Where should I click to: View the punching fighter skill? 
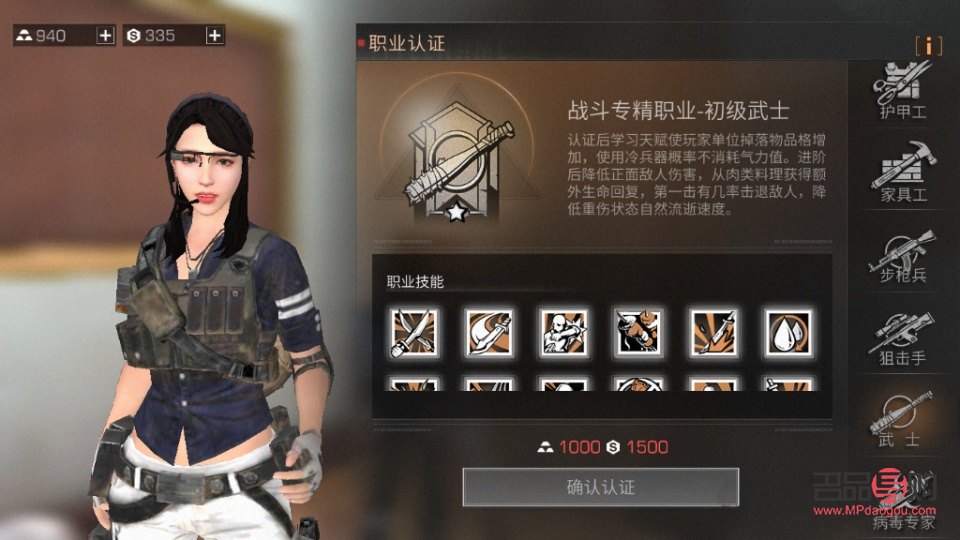[x=563, y=332]
